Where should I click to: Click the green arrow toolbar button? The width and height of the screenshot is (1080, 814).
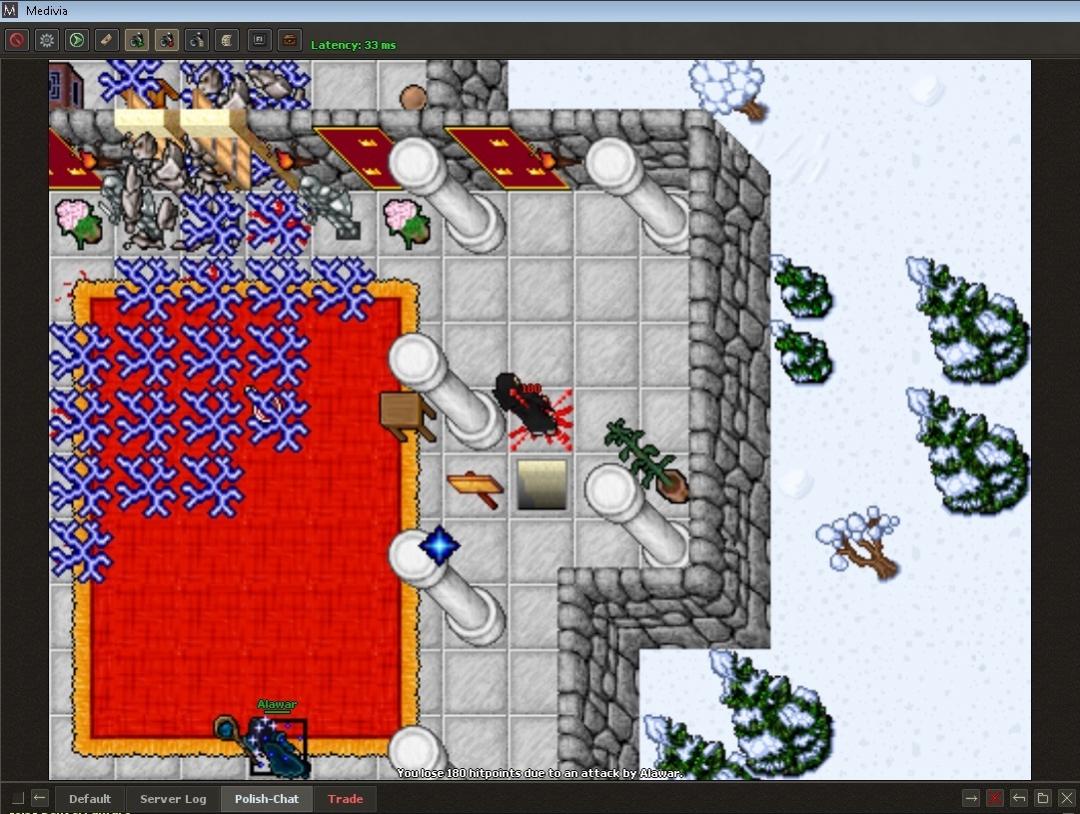tap(76, 40)
